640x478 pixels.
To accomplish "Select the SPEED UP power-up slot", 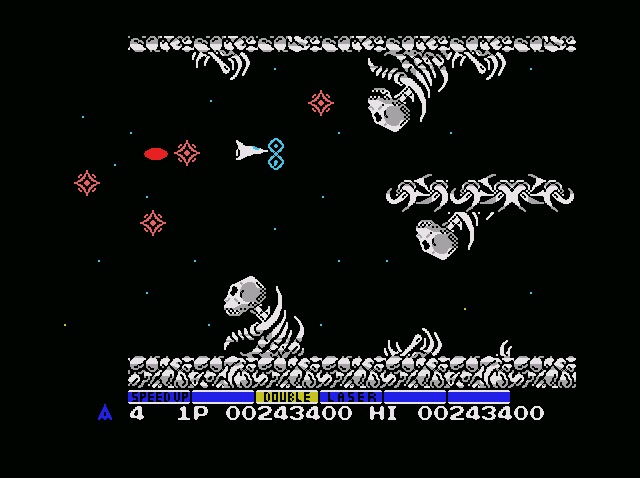I will pyautogui.click(x=159, y=397).
